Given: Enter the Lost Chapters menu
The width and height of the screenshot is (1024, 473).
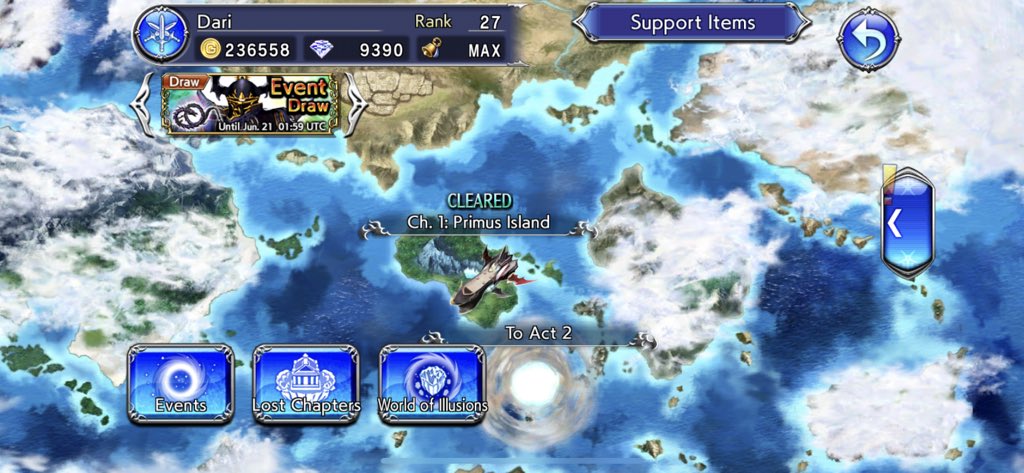Looking at the screenshot, I should click(306, 382).
